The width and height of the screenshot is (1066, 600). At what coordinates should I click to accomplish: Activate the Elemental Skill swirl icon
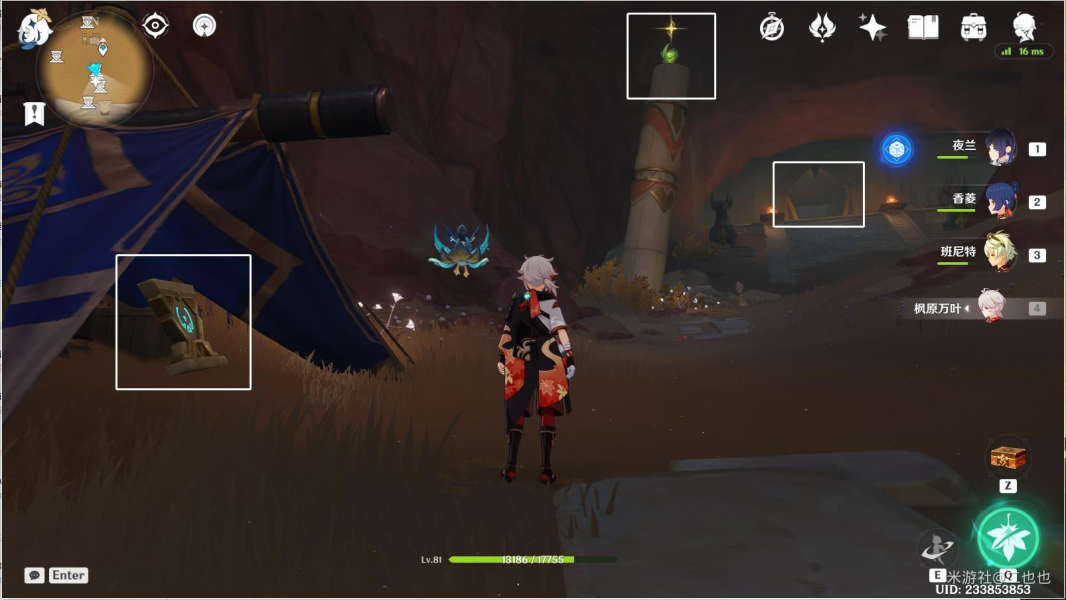coord(937,547)
